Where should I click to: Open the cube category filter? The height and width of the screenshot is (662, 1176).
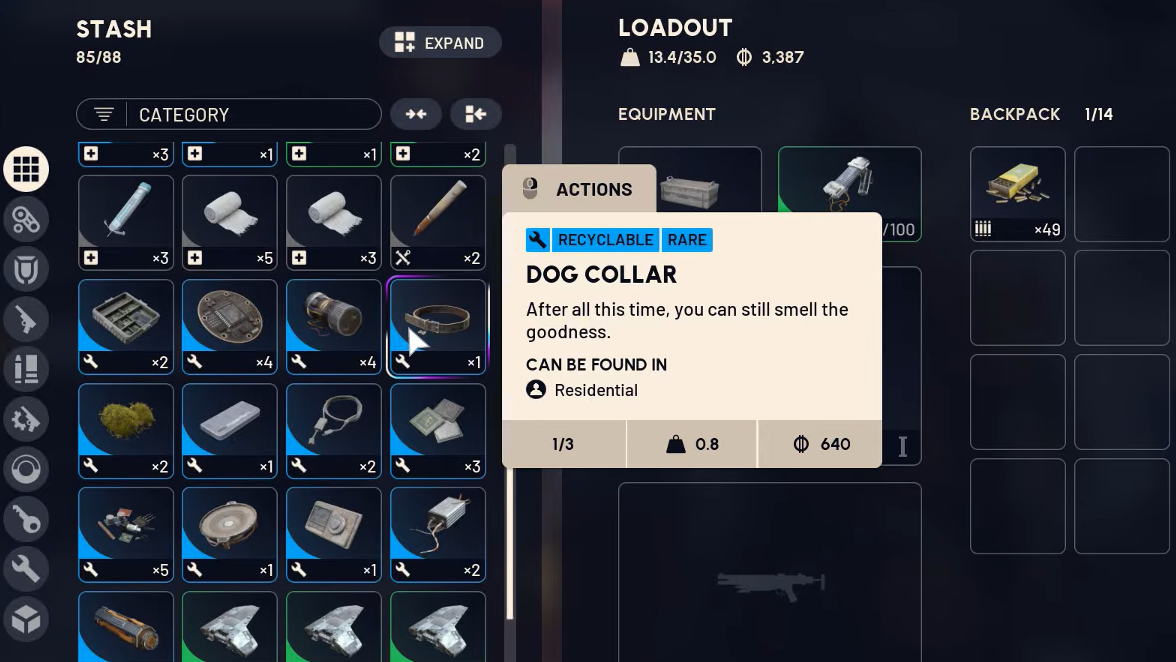click(26, 620)
